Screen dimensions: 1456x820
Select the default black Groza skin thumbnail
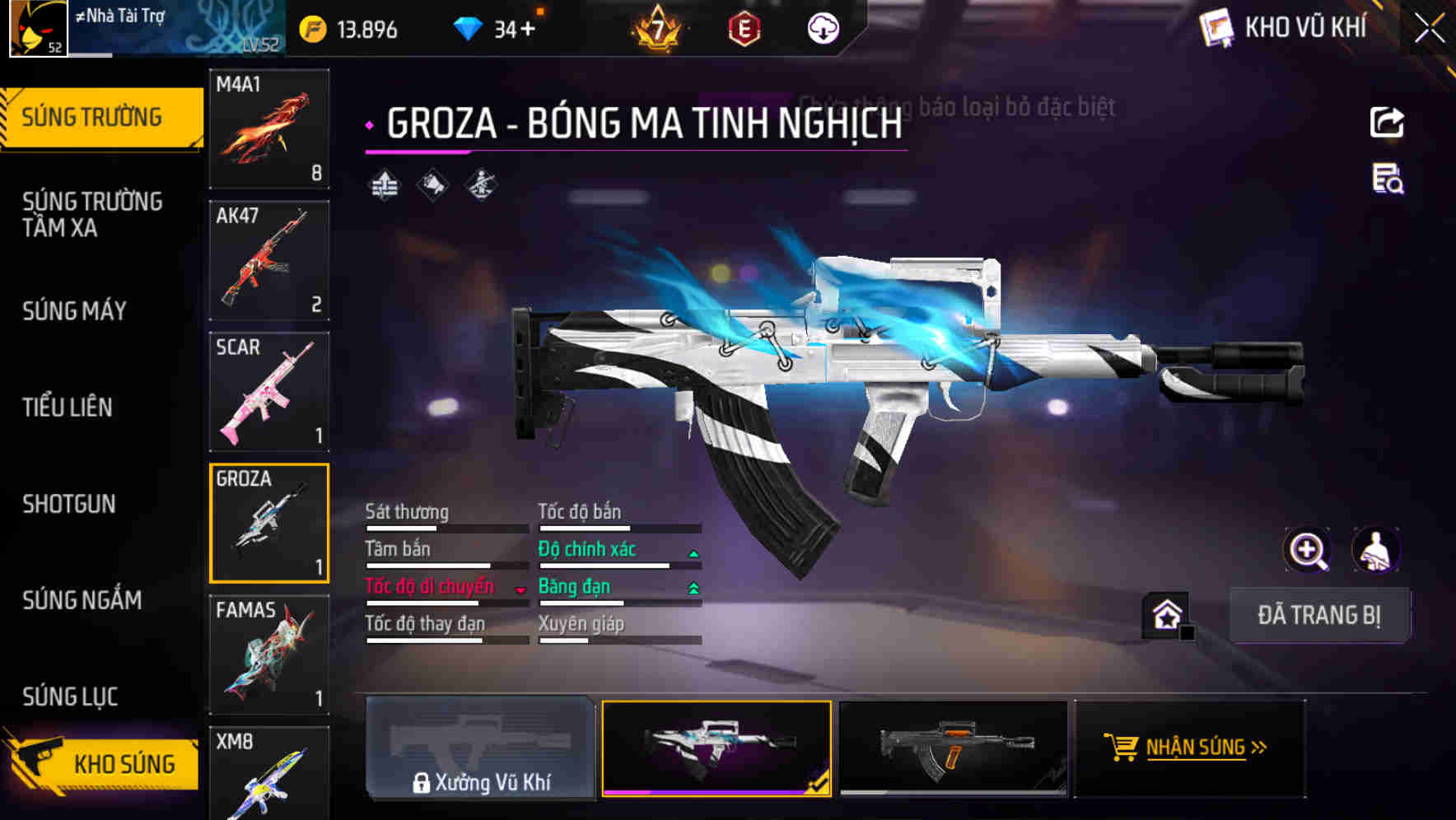953,748
